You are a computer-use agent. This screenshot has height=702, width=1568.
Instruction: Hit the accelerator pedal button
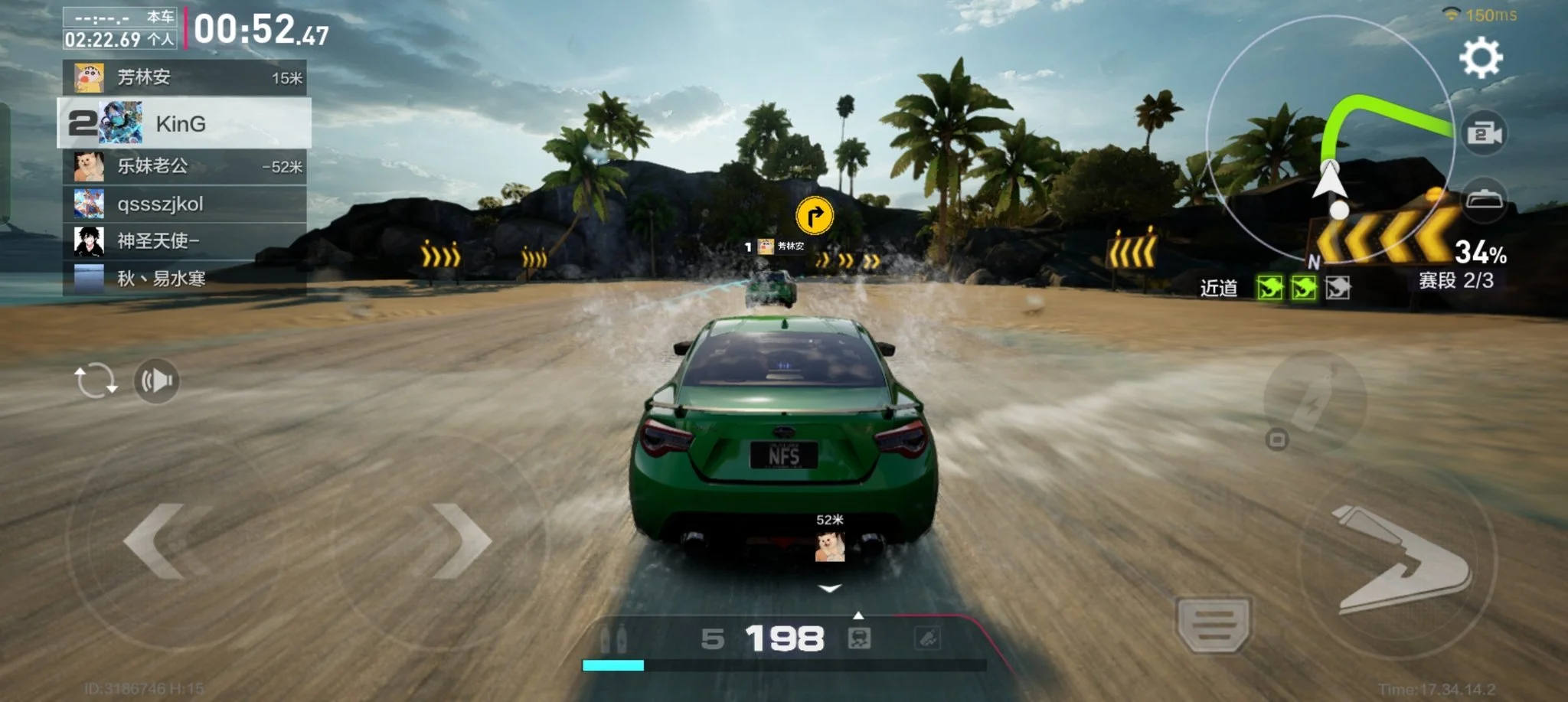(x=1401, y=563)
